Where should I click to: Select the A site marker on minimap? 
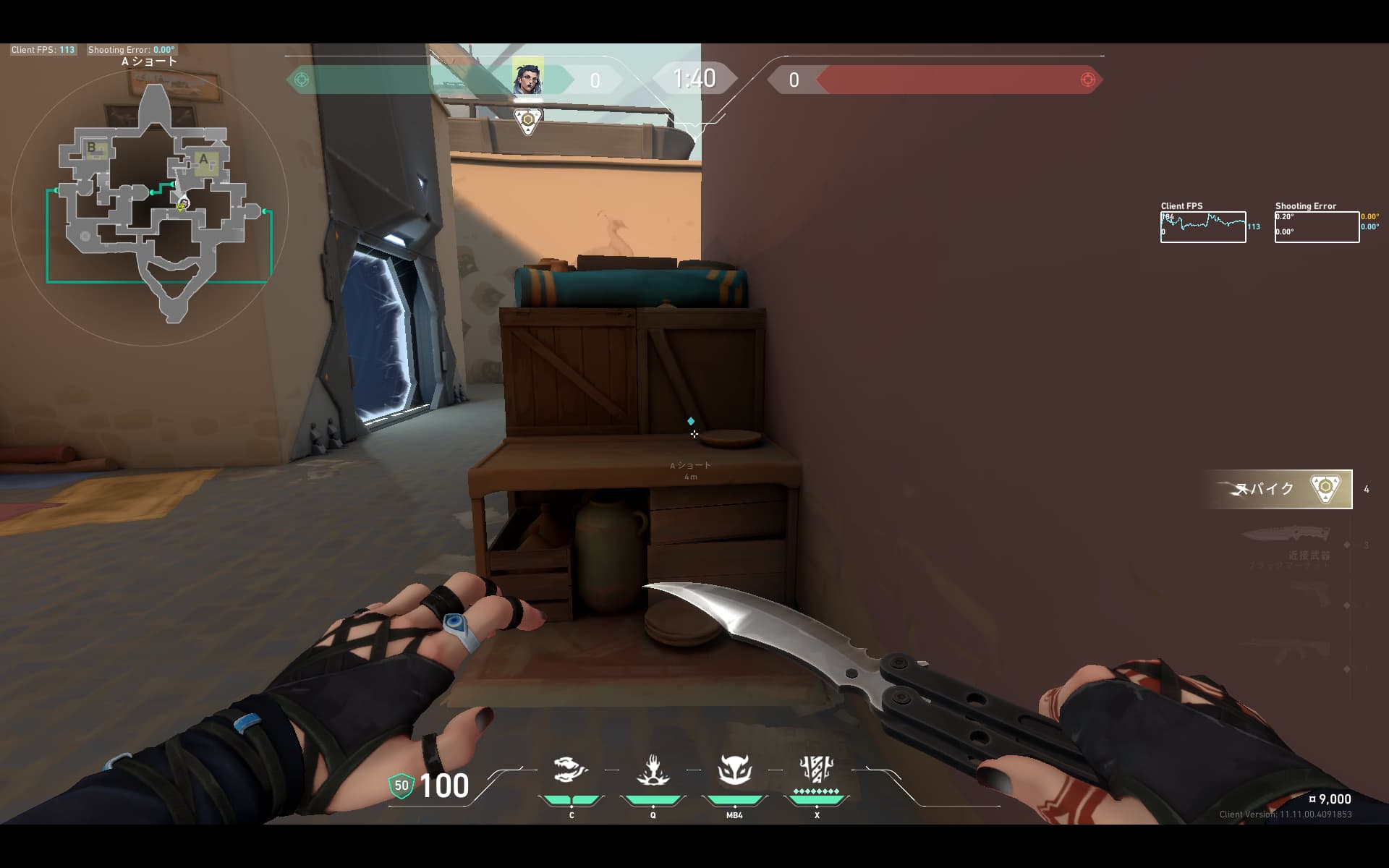[x=204, y=161]
